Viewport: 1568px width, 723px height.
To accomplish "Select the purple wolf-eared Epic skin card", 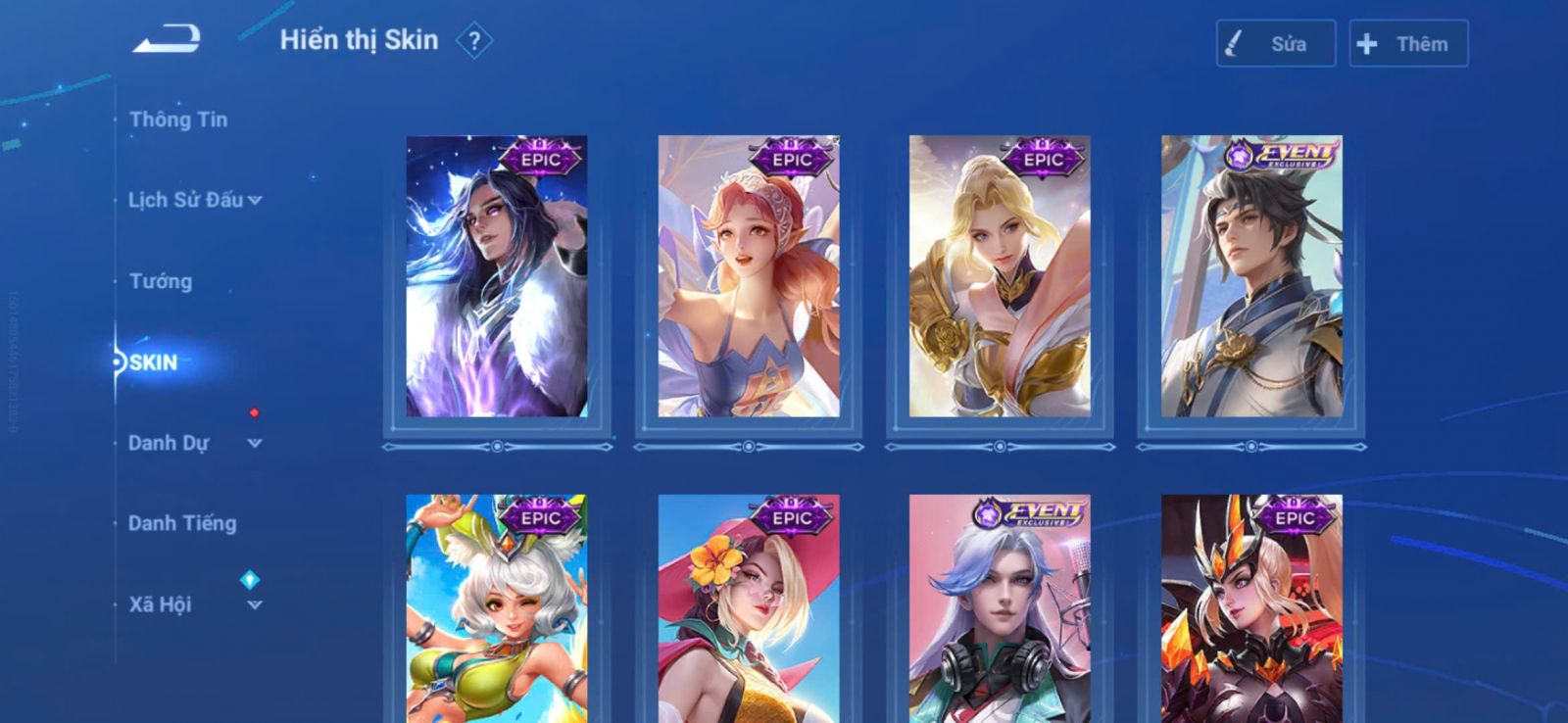I will point(497,276).
